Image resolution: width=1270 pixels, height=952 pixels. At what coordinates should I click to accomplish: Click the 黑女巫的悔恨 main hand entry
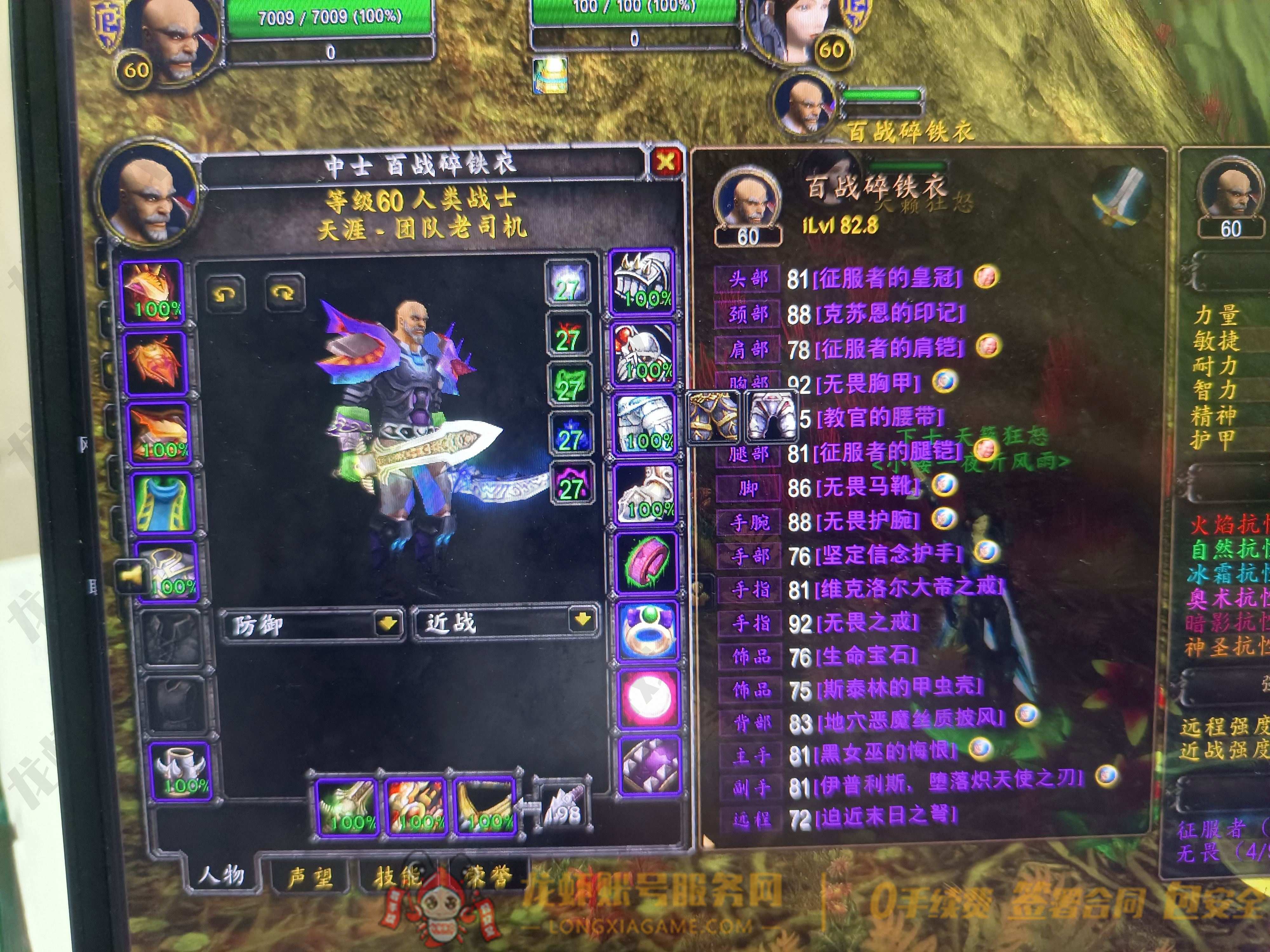tap(888, 752)
